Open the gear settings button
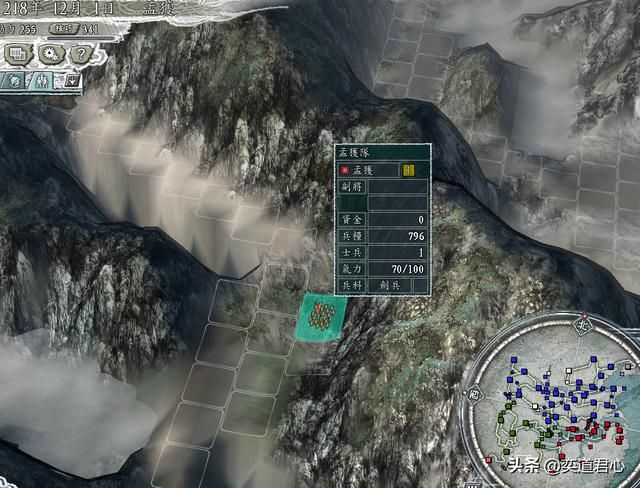 click(x=47, y=53)
